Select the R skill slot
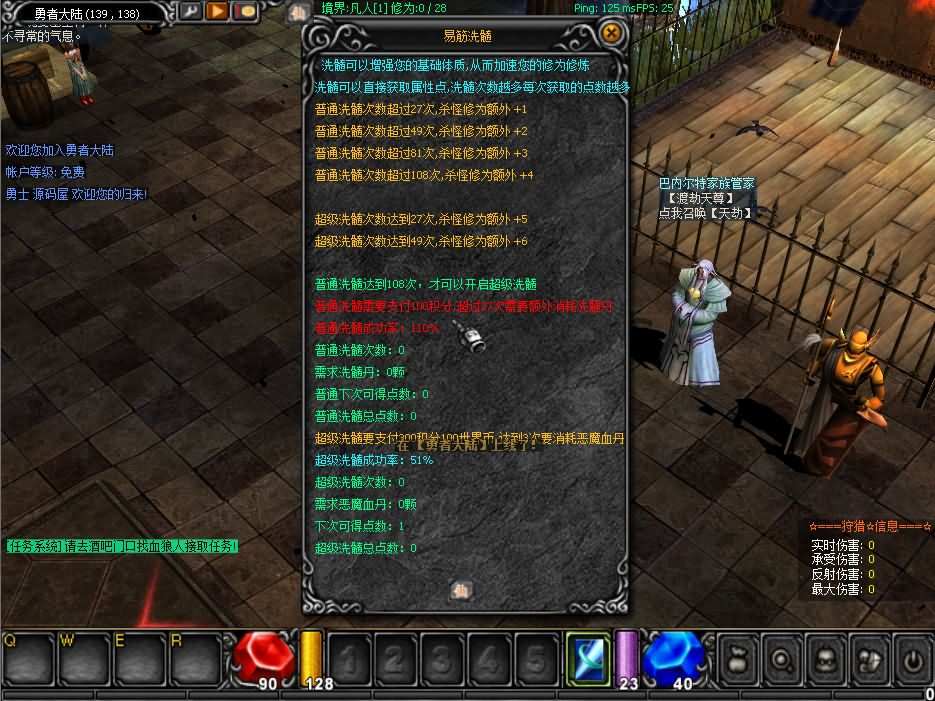935x701 pixels. pos(195,659)
